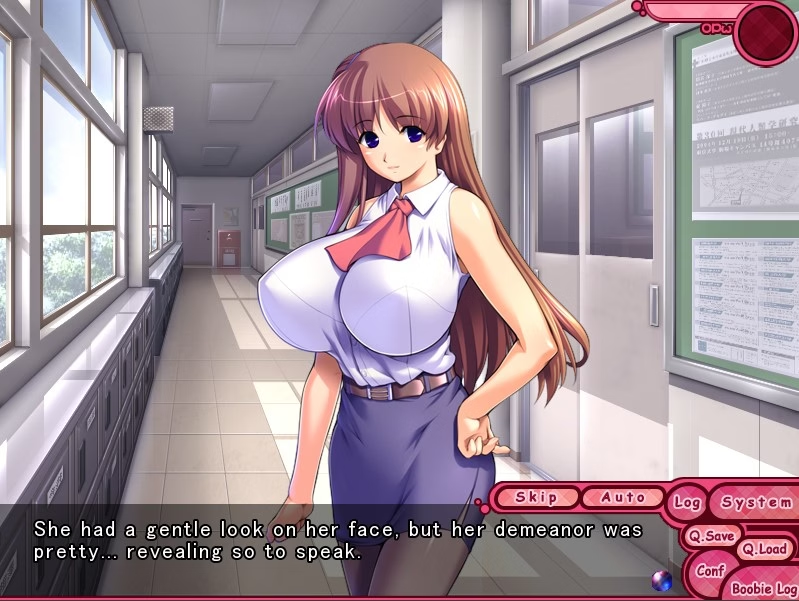This screenshot has height=601, width=799.
Task: Quick load with Q.Load
Action: click(763, 549)
